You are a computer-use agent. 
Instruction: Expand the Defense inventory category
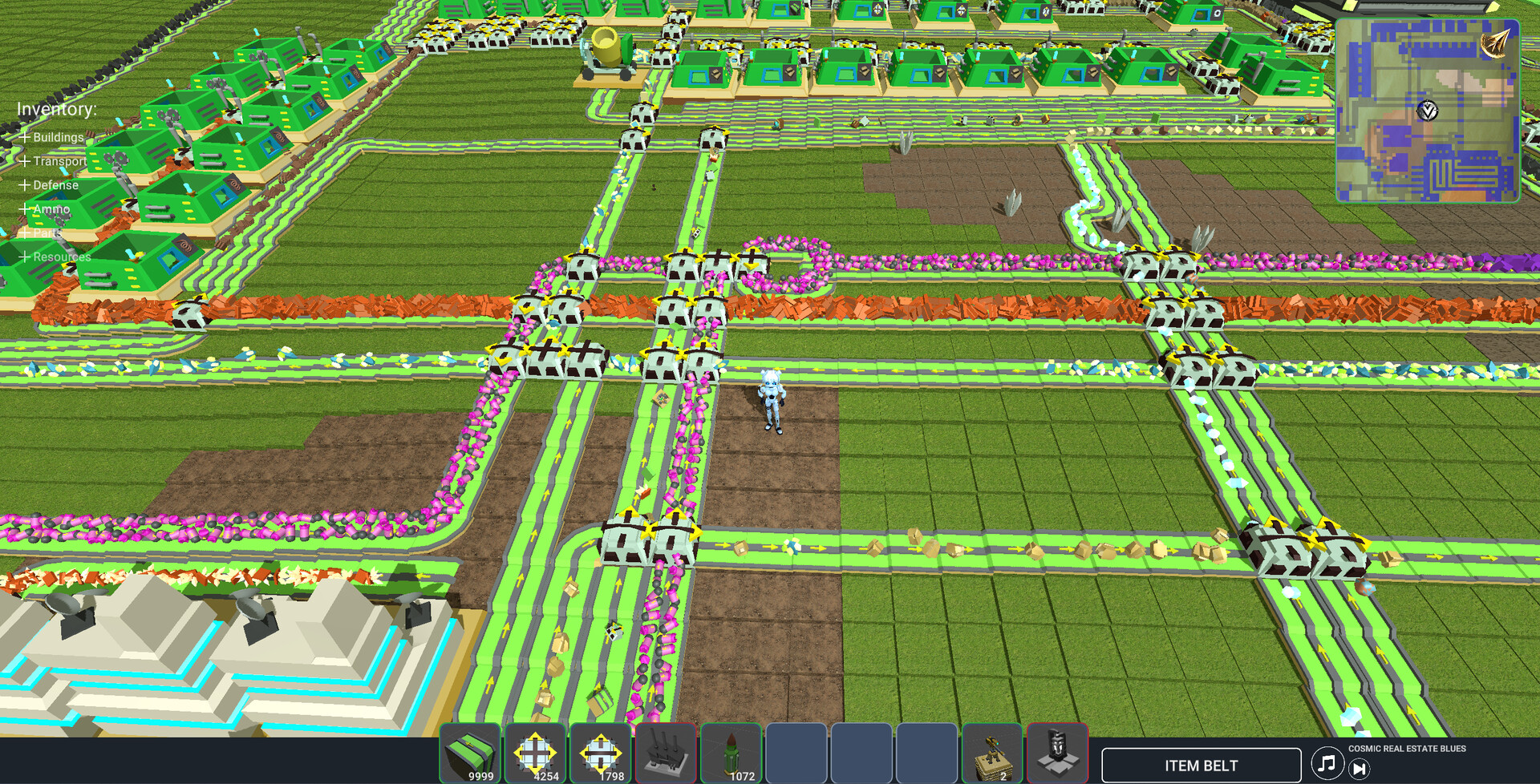[x=55, y=185]
